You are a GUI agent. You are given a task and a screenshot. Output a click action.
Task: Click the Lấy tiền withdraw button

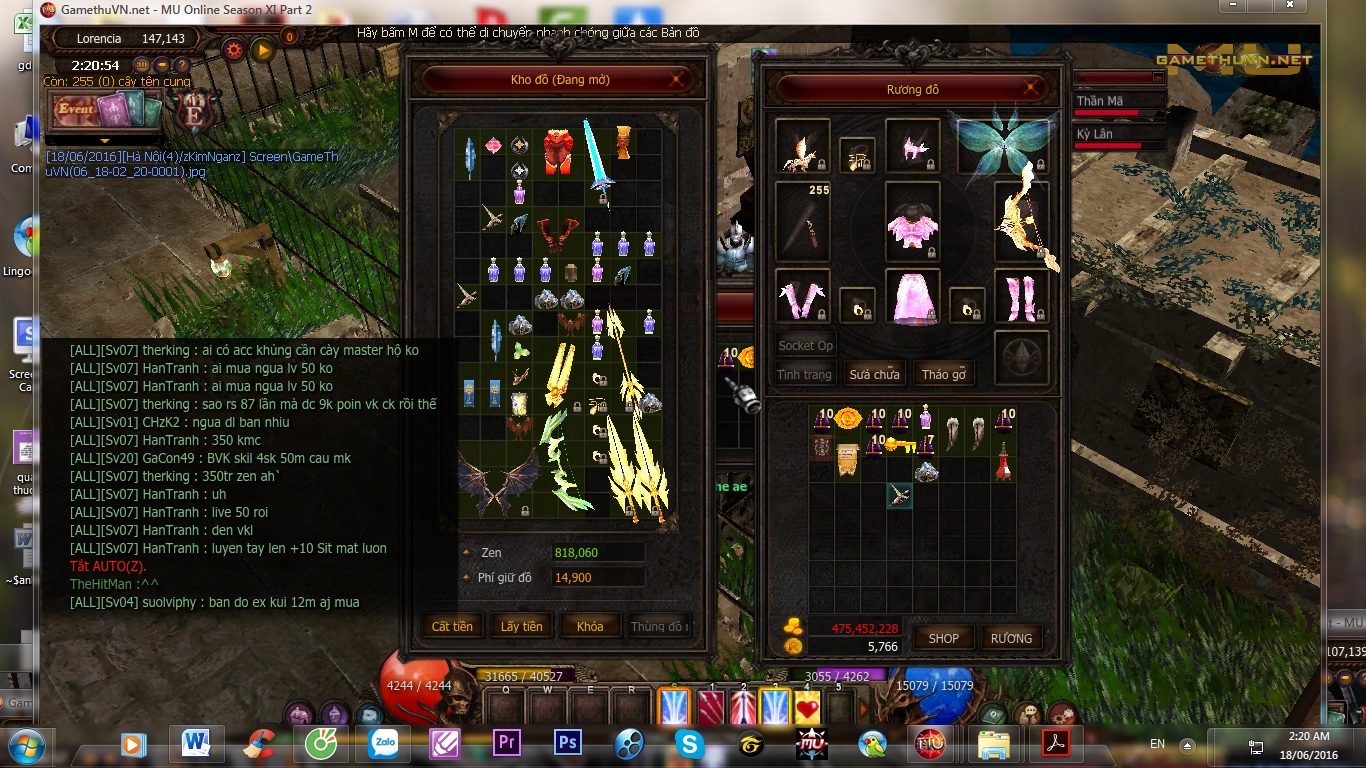click(x=521, y=626)
